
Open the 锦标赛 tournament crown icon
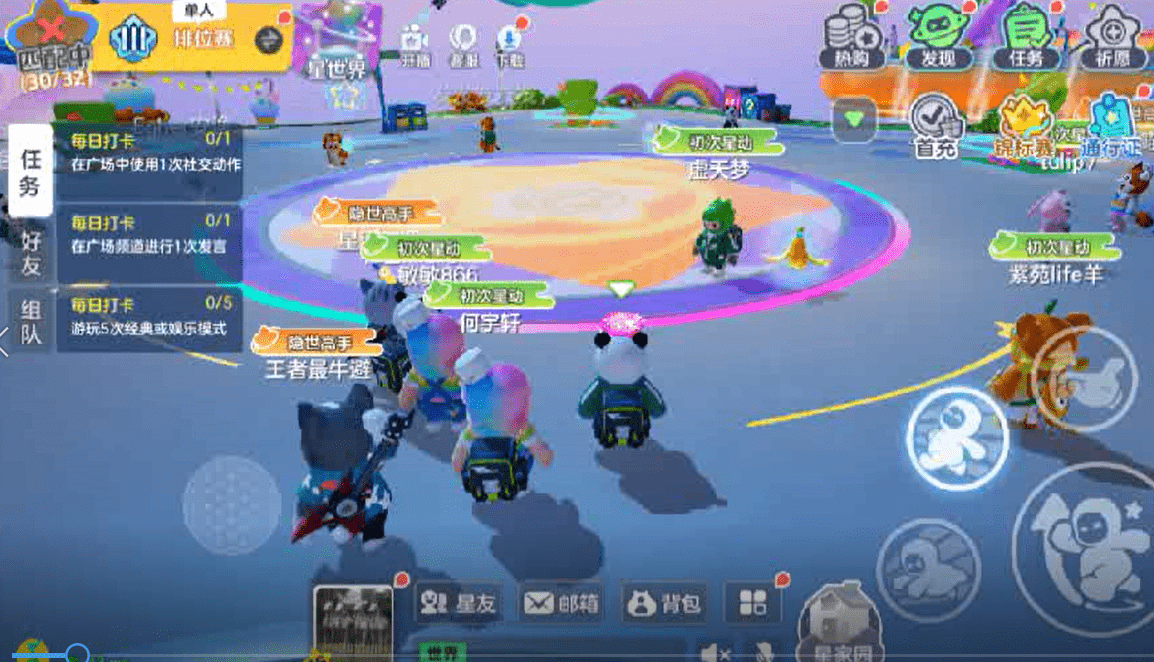pos(1023,127)
